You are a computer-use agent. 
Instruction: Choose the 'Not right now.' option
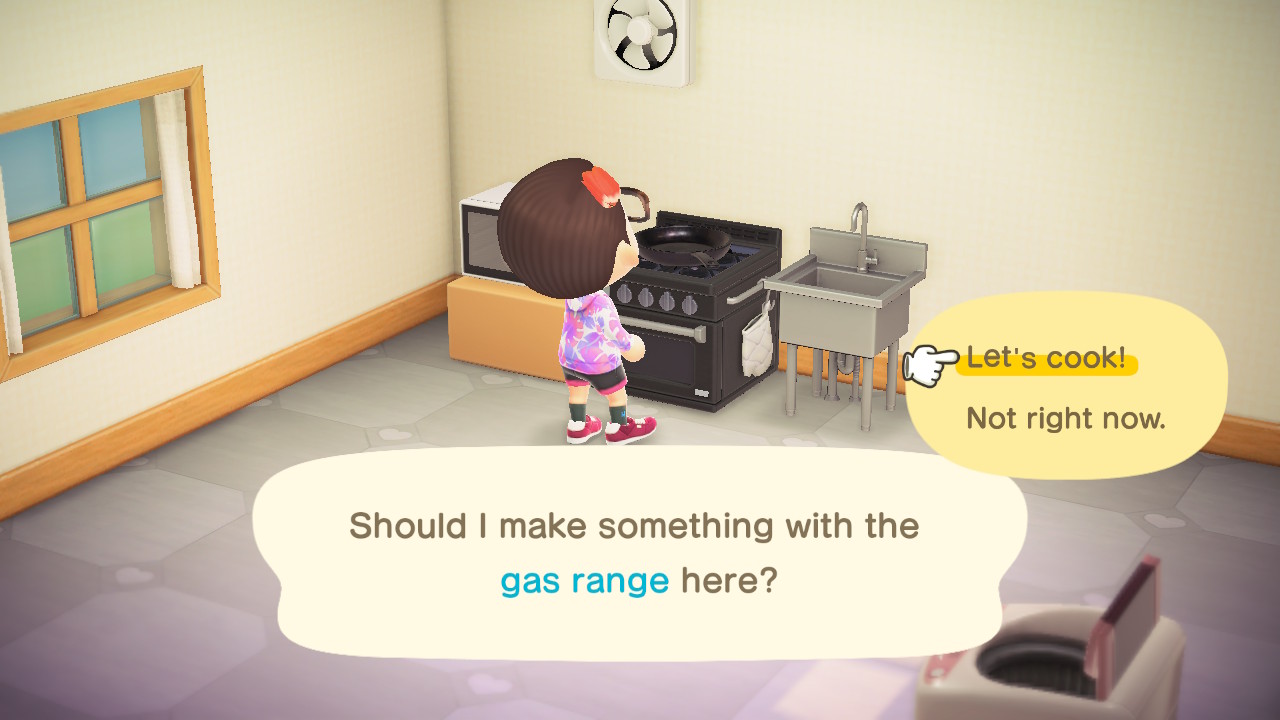pos(1065,418)
